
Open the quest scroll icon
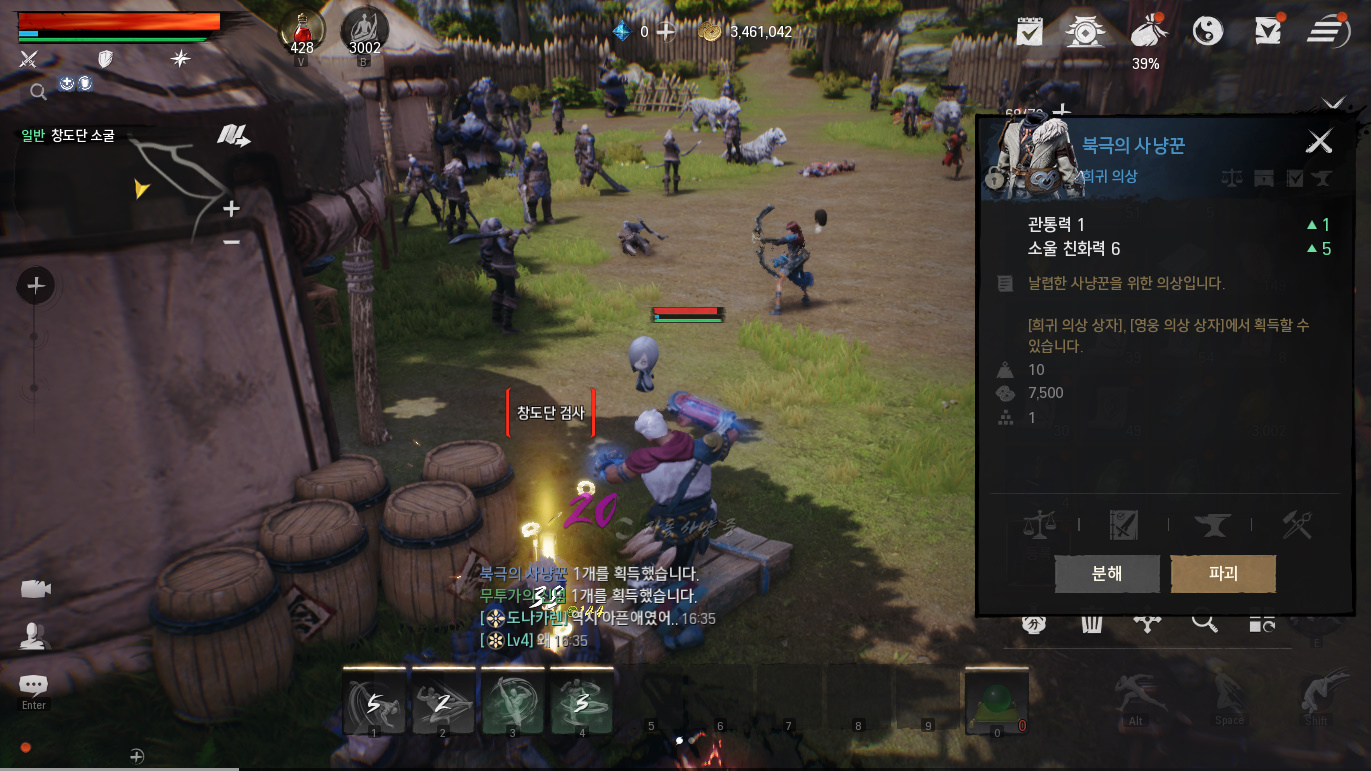(1268, 31)
